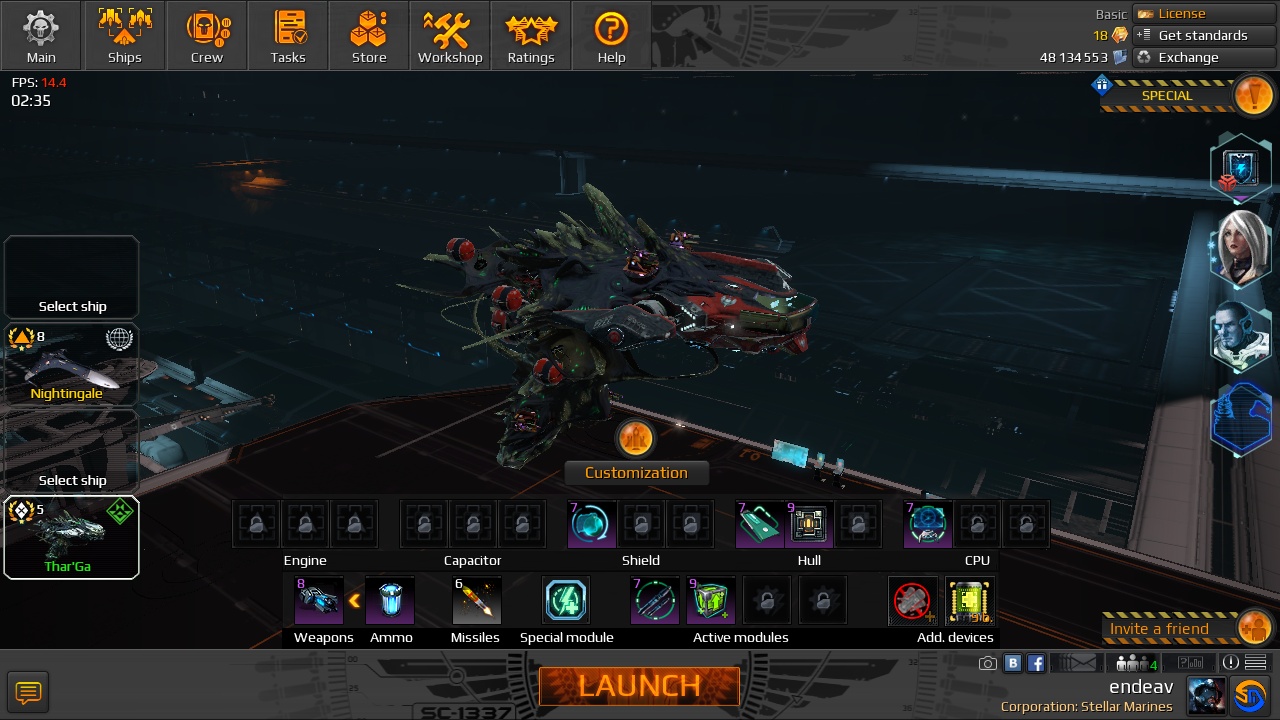Show the Tasks tab
The width and height of the screenshot is (1280, 720).
[288, 36]
